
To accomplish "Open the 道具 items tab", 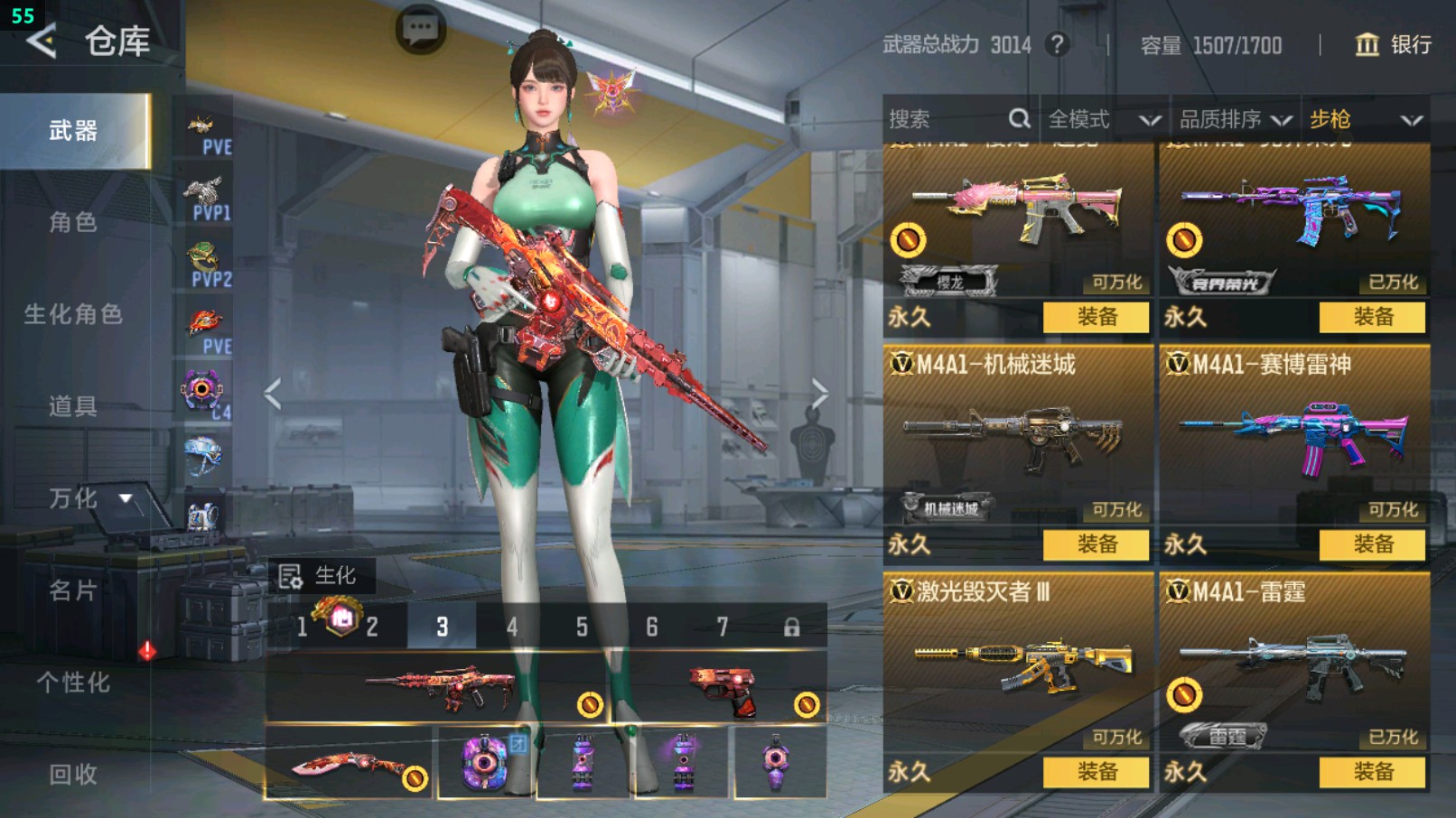I will tap(73, 406).
